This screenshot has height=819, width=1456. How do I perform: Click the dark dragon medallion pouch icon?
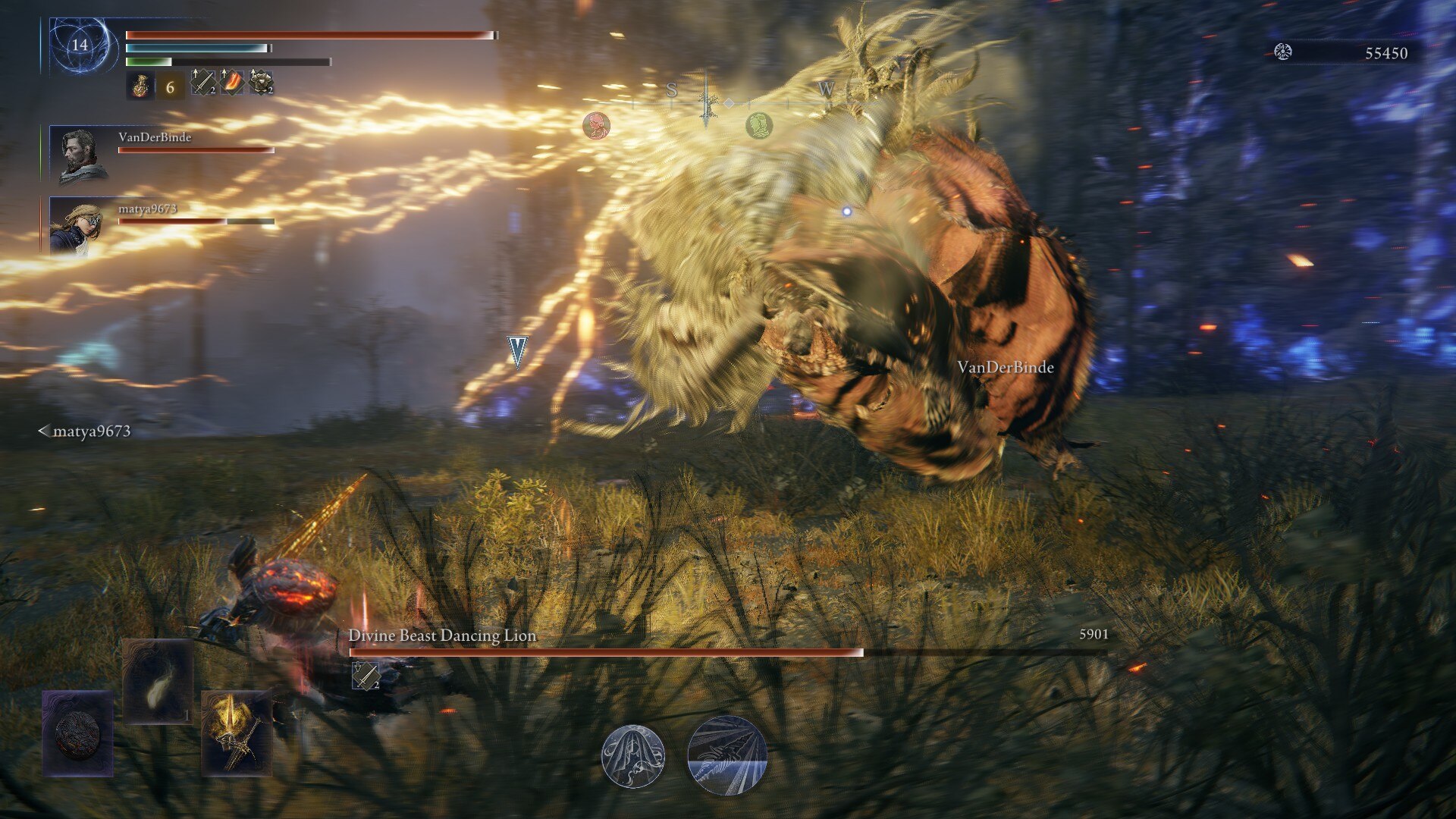[76, 737]
